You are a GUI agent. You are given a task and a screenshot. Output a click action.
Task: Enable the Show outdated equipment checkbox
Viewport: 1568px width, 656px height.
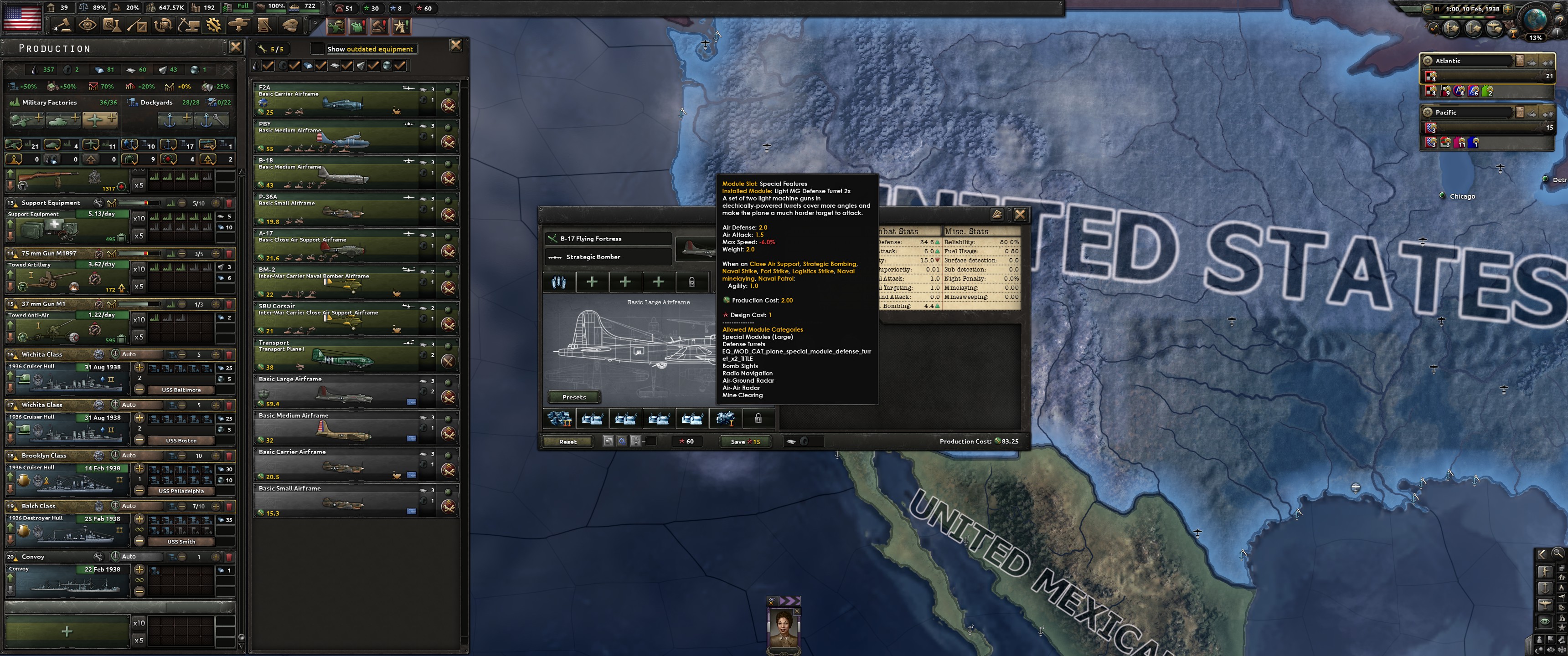[318, 49]
